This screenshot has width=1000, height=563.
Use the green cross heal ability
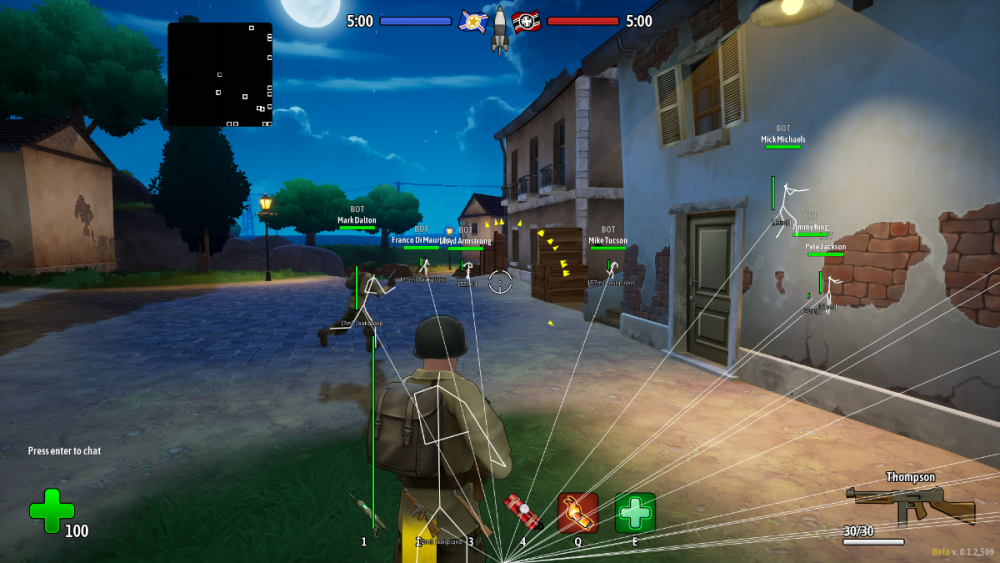pos(635,512)
